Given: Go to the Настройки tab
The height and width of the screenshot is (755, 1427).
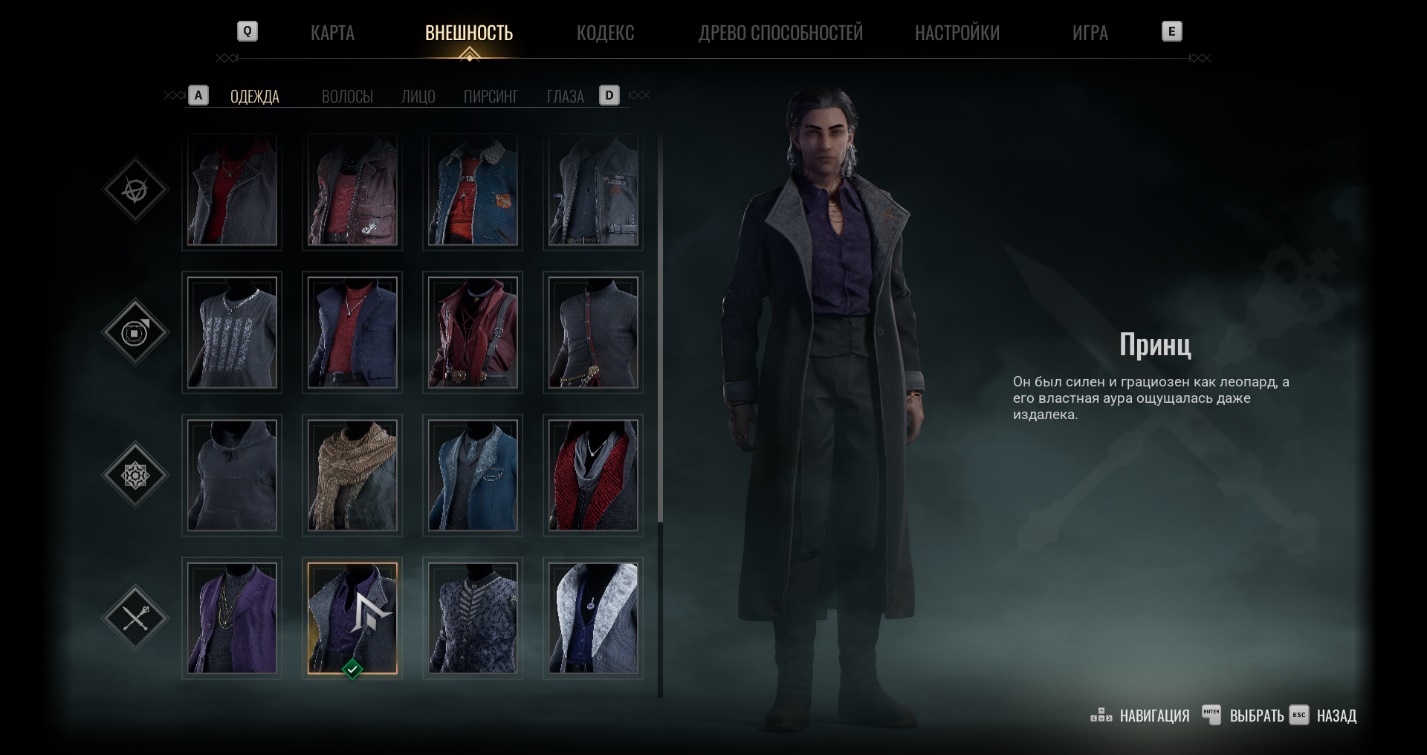Looking at the screenshot, I should coord(957,33).
